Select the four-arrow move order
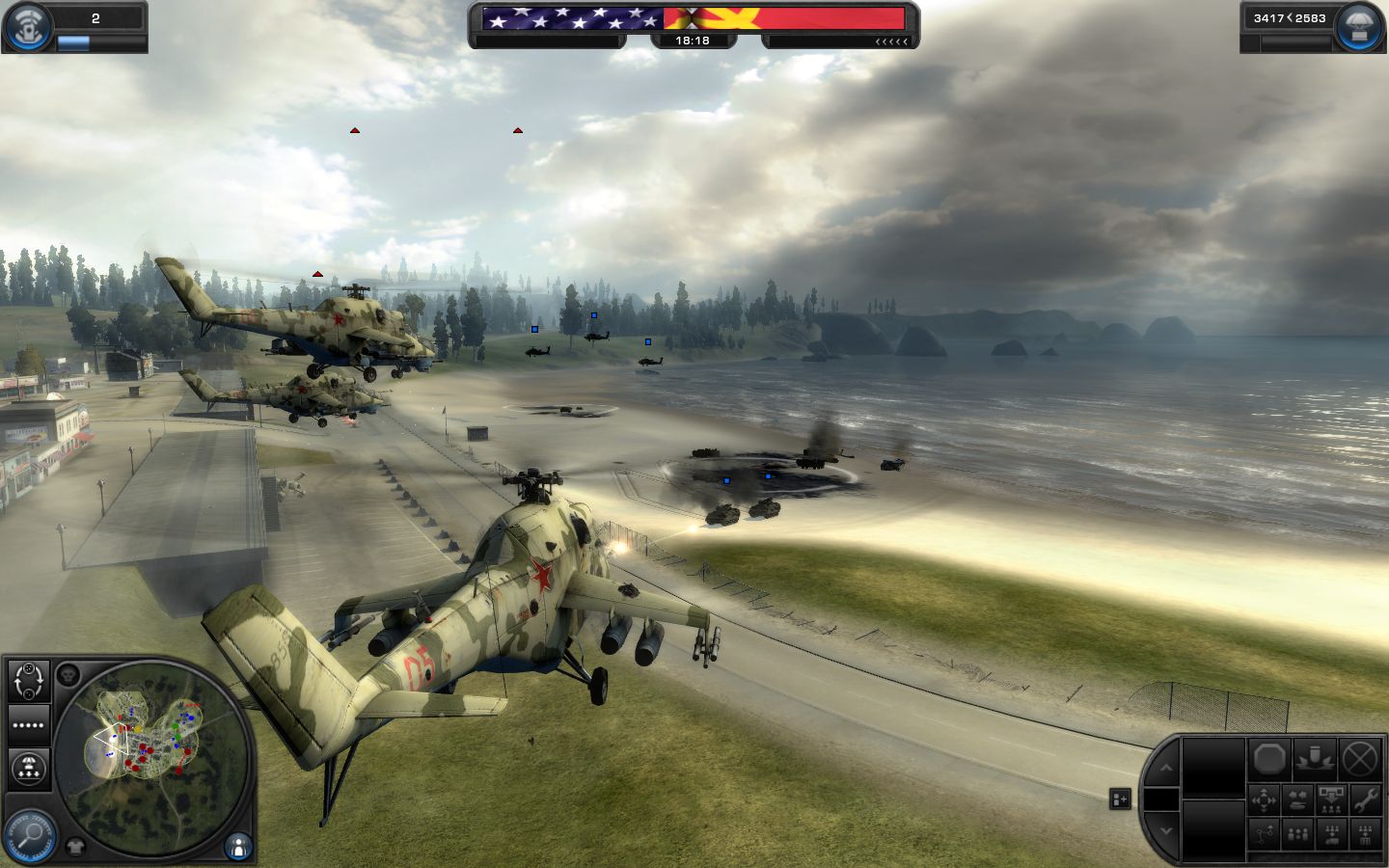 pyautogui.click(x=1264, y=800)
